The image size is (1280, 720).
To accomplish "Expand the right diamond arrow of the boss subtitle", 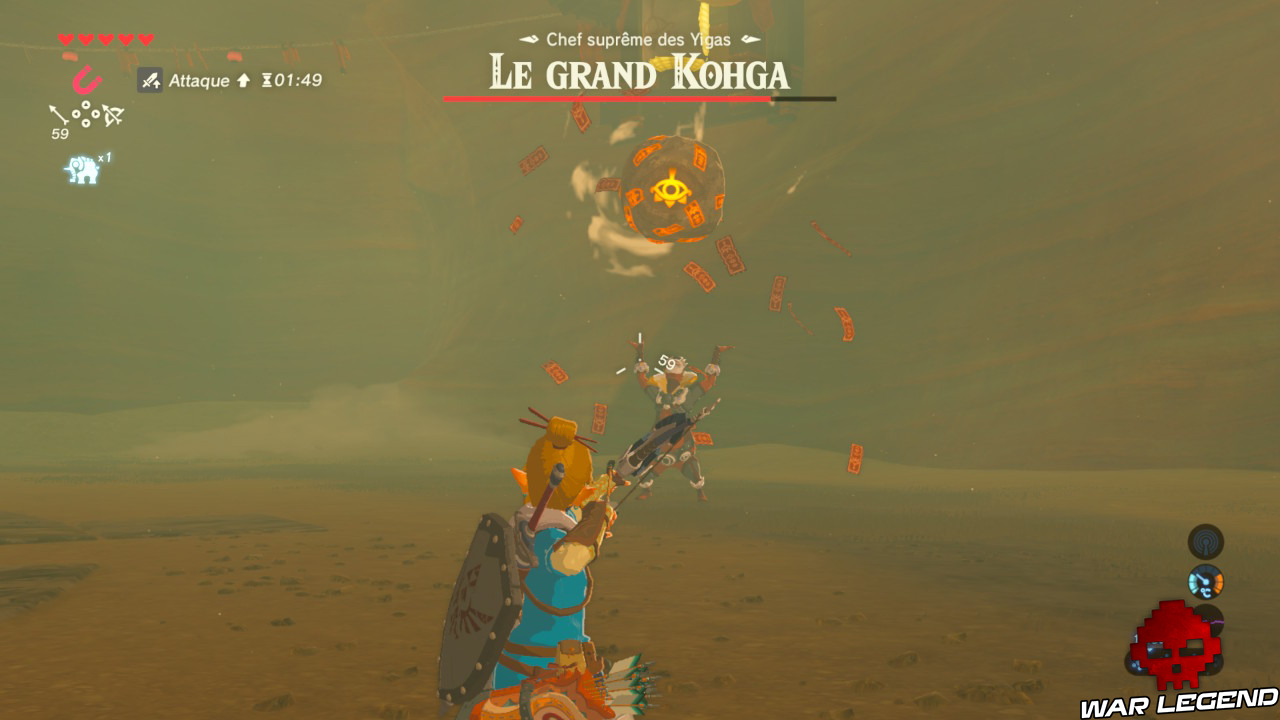I will pos(748,41).
